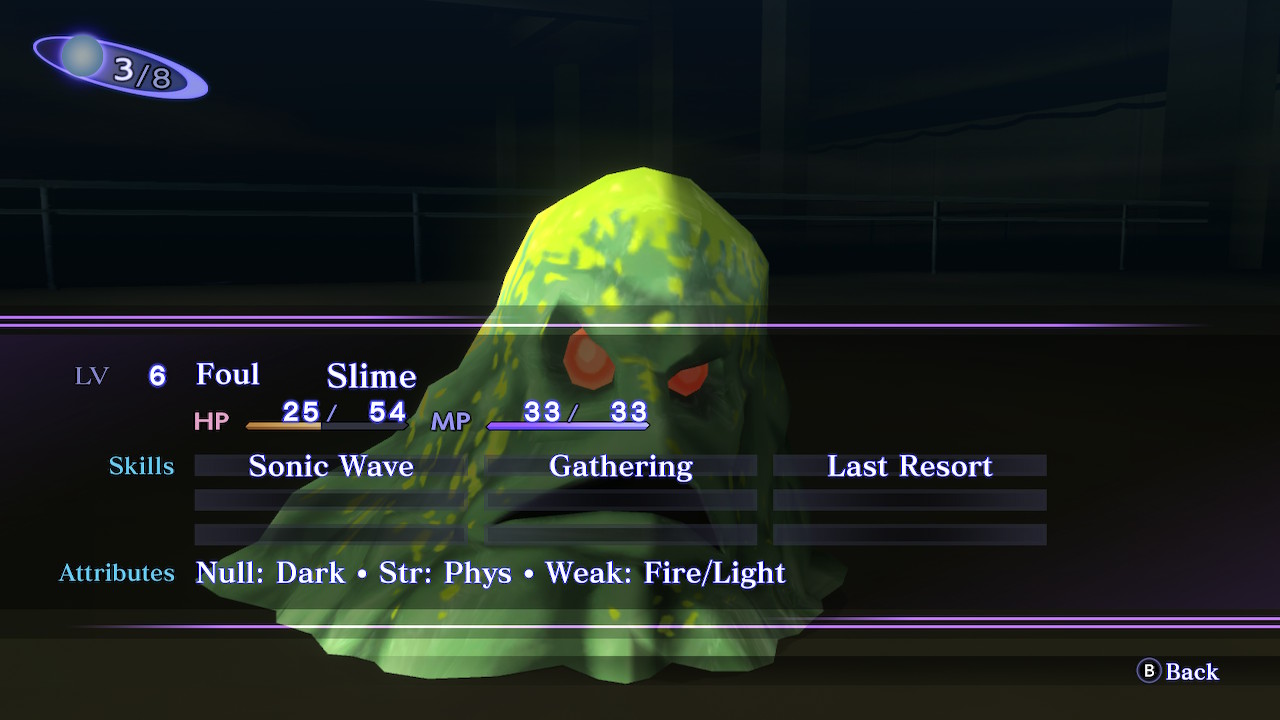Viewport: 1280px width, 720px height.
Task: Select the empty skill slot below Sonic Wave
Action: (330, 500)
